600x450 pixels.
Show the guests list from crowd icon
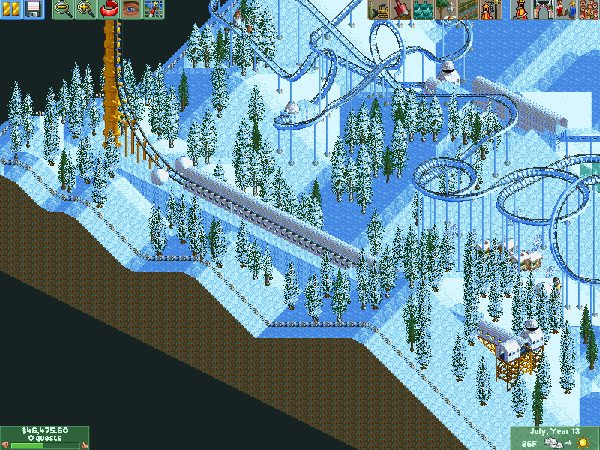(x=588, y=9)
